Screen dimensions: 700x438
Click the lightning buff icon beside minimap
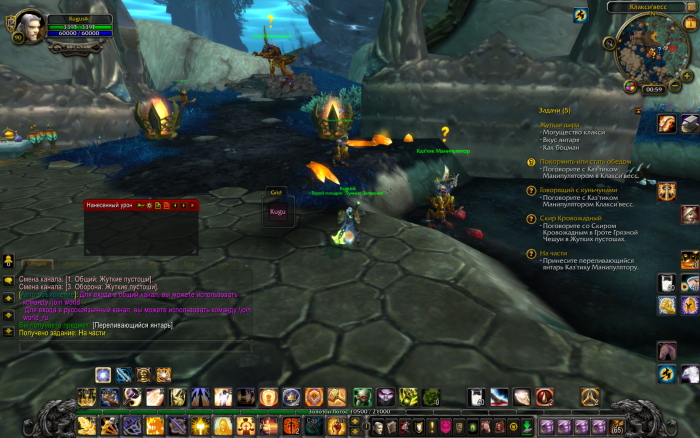[580, 16]
